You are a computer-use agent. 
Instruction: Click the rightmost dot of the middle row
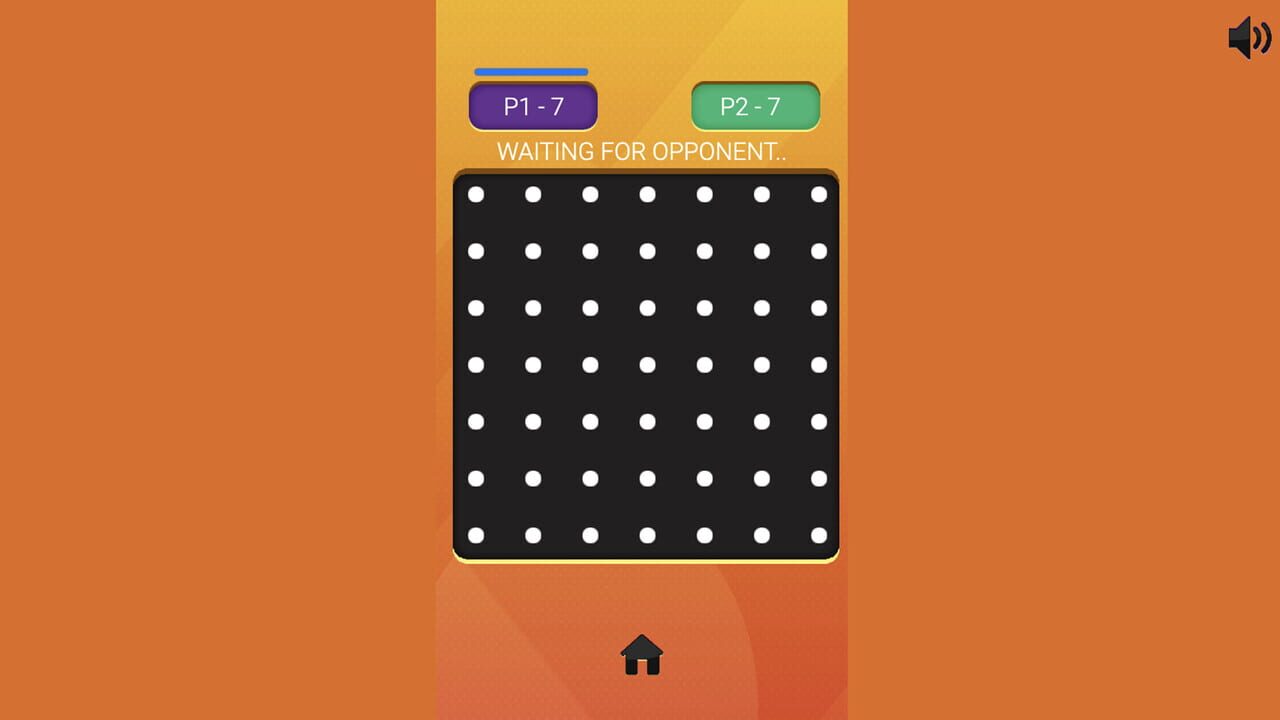pos(820,365)
